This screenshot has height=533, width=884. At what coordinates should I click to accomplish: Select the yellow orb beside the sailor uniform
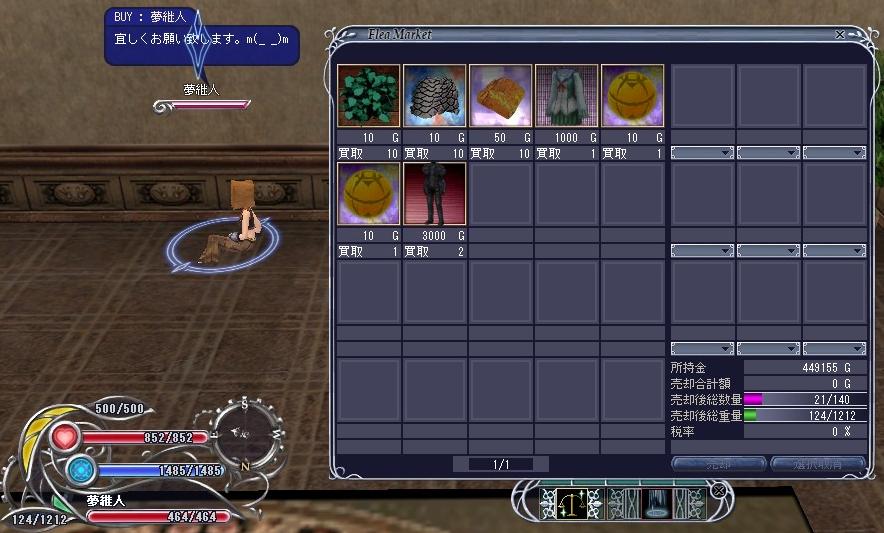coord(632,96)
